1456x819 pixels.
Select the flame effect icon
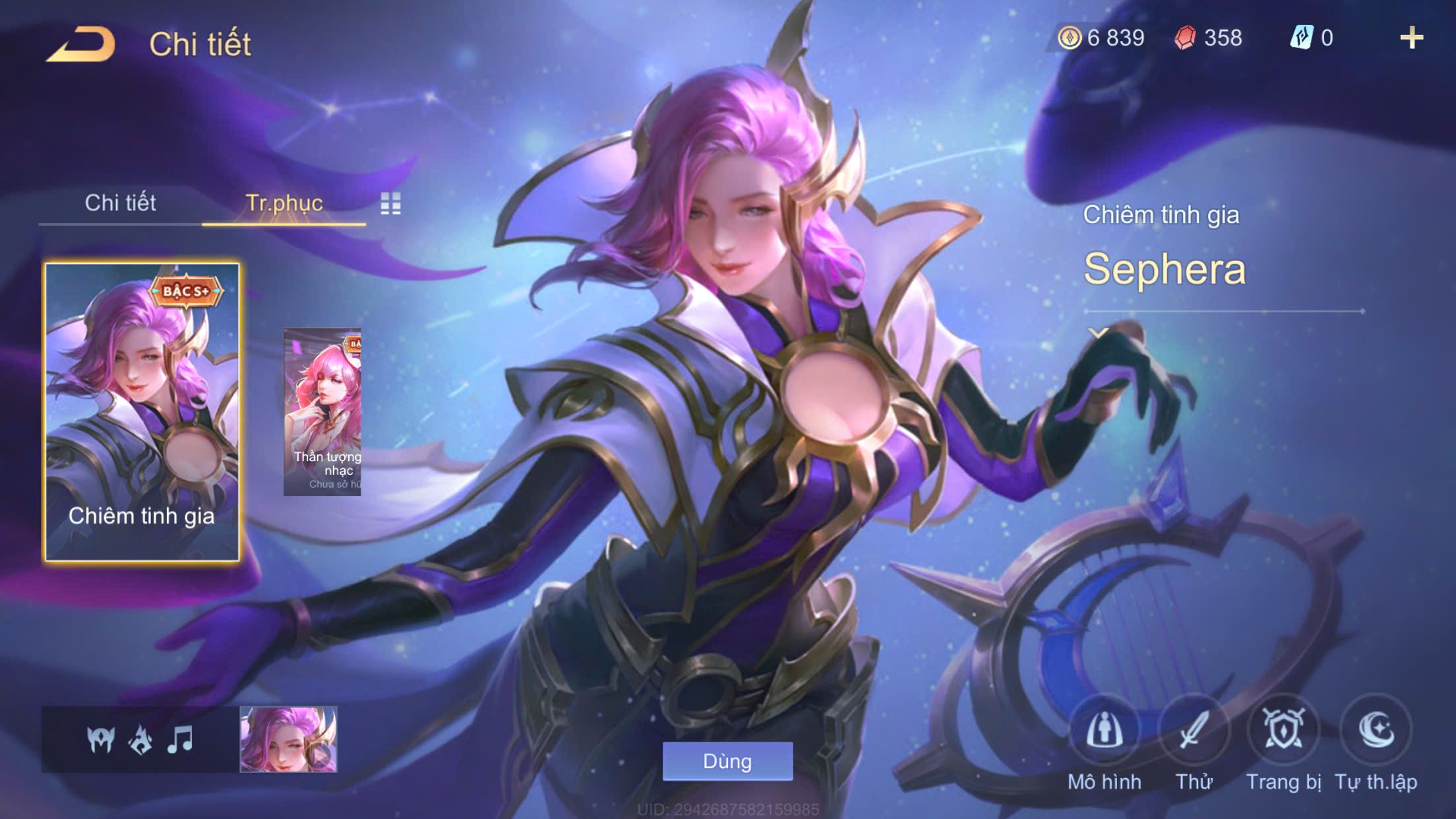click(140, 740)
